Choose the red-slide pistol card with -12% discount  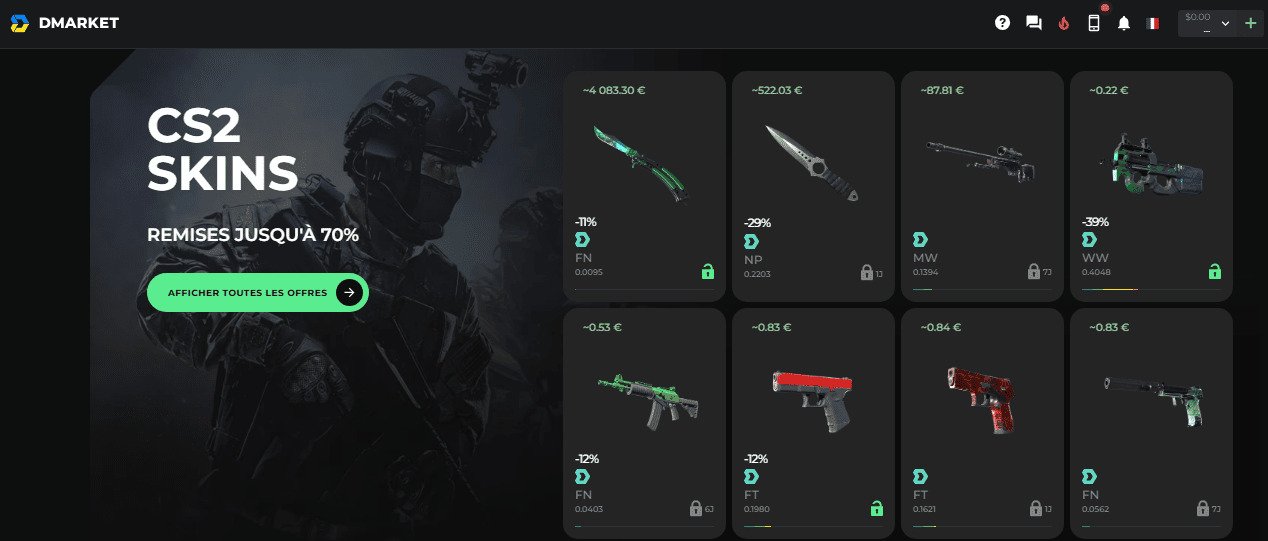pyautogui.click(x=812, y=422)
